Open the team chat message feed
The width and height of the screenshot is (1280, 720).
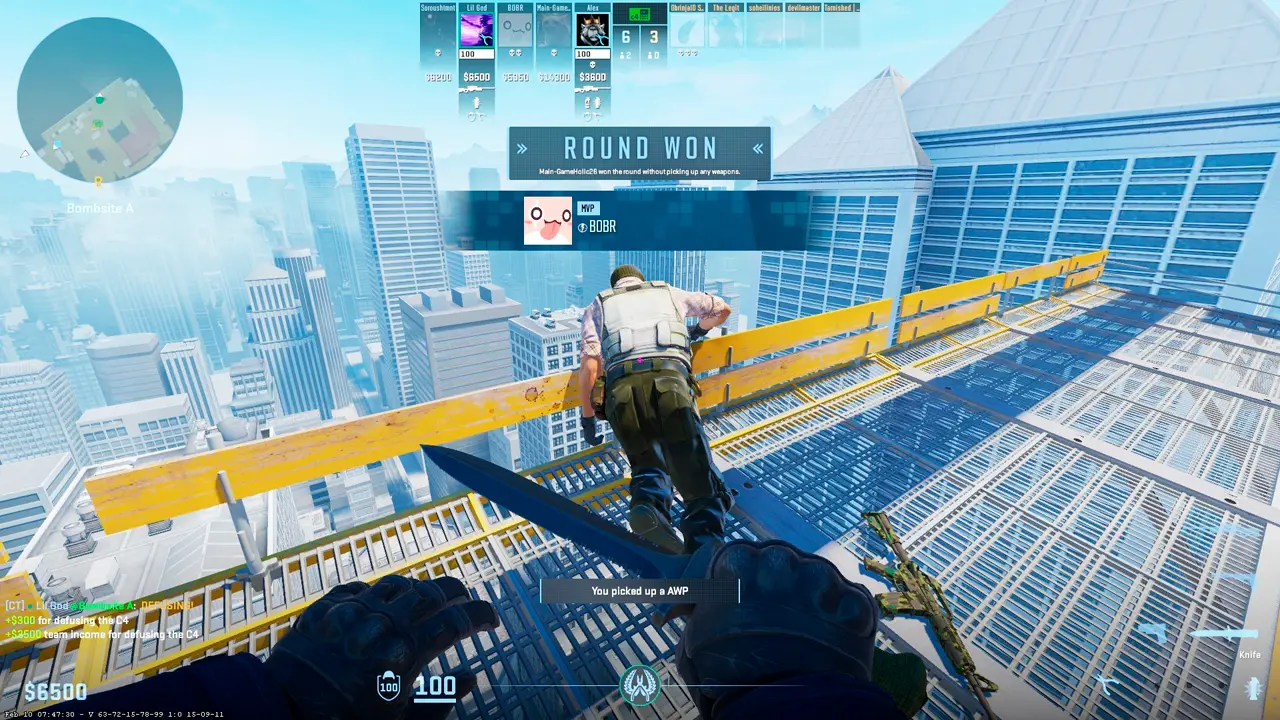point(100,620)
